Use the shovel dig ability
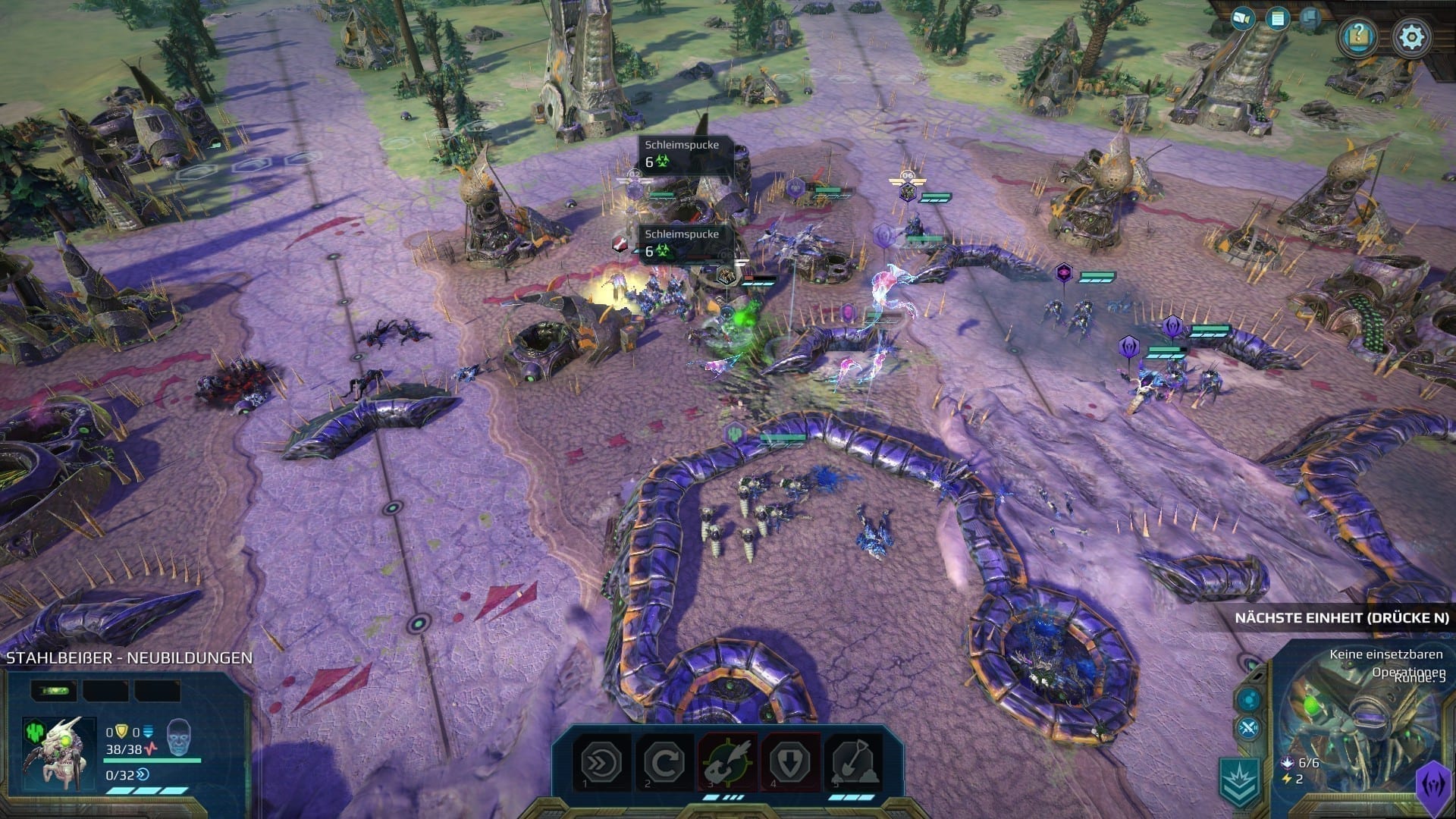The image size is (1456, 819). [854, 761]
